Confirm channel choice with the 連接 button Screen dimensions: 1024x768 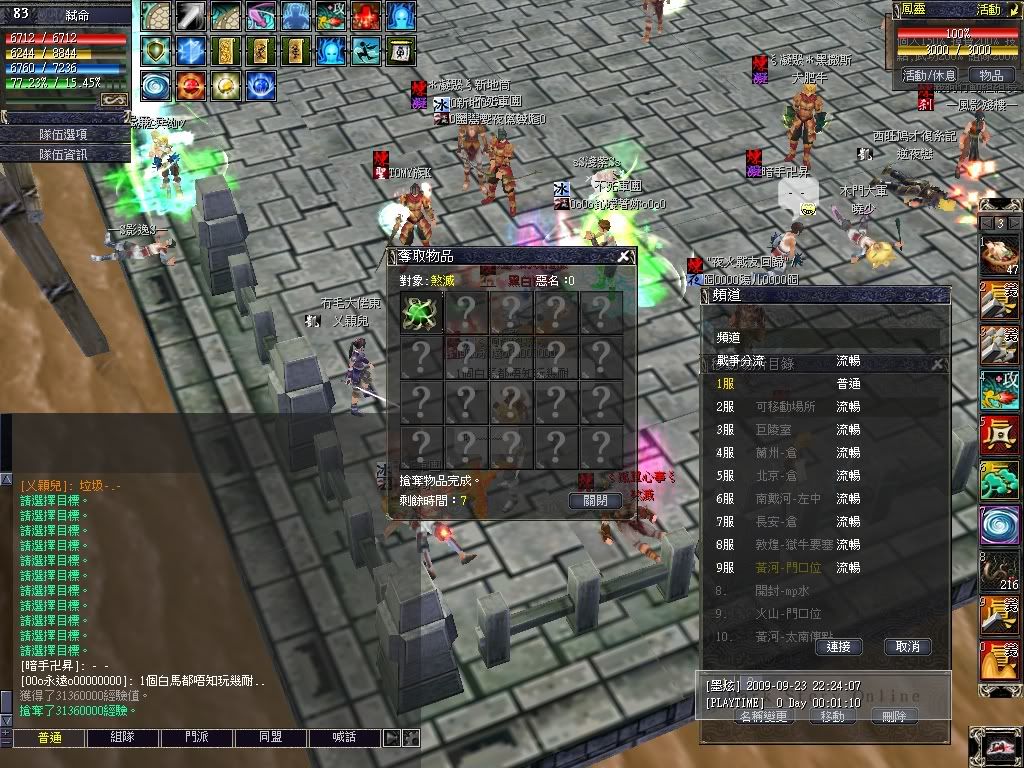point(839,647)
